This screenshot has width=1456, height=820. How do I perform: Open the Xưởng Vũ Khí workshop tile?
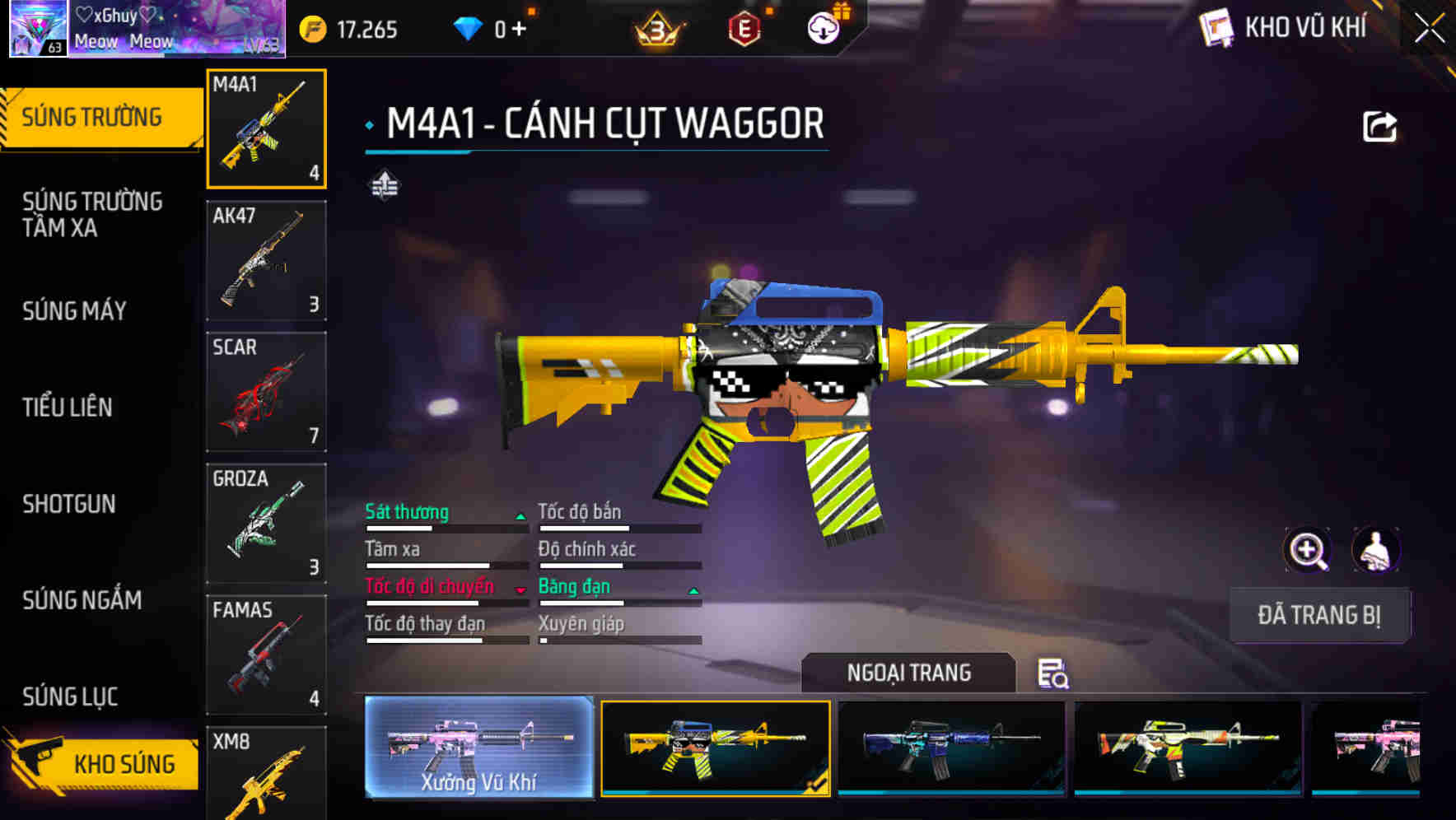[x=478, y=747]
